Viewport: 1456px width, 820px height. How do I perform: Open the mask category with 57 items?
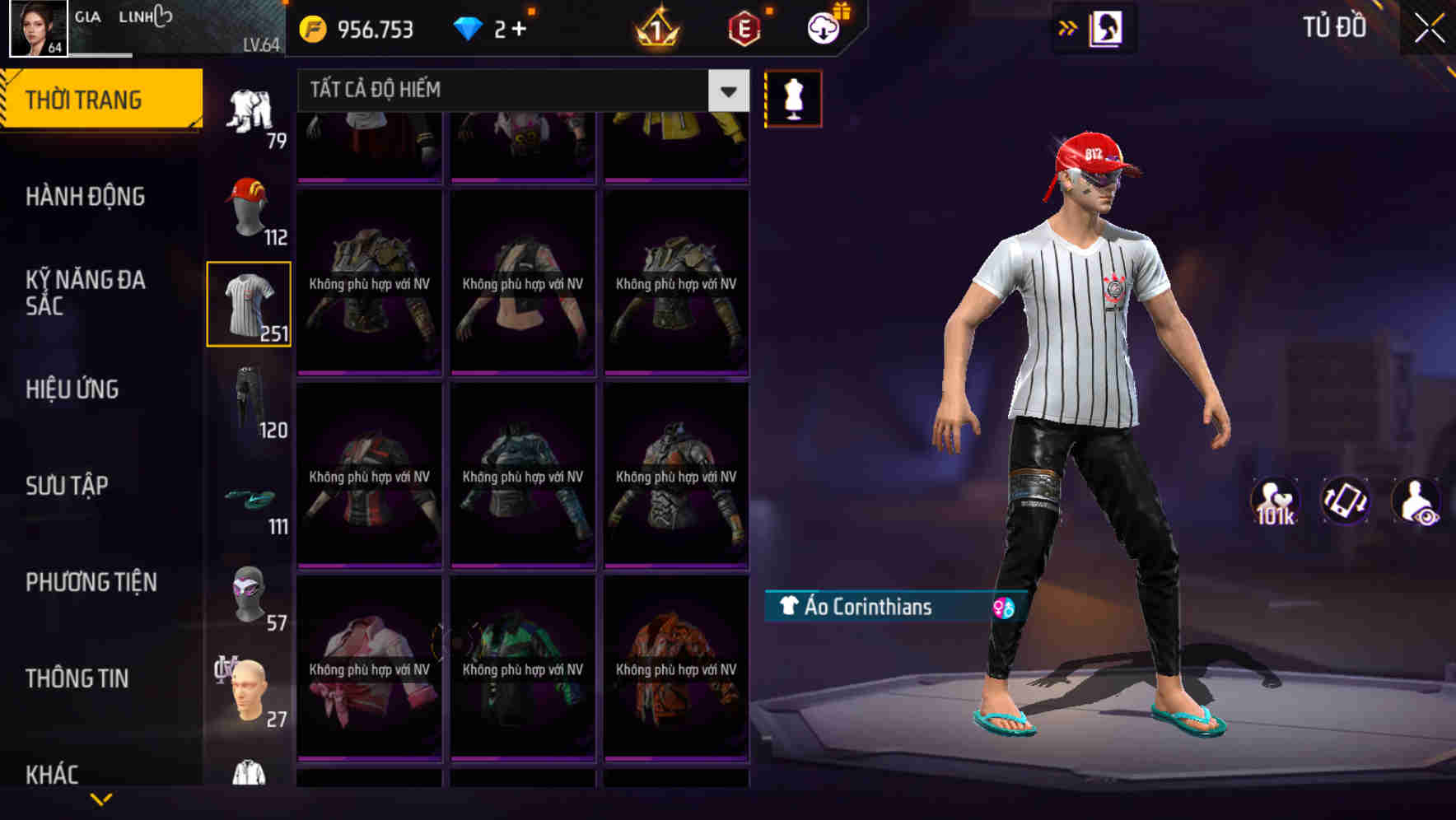(249, 593)
